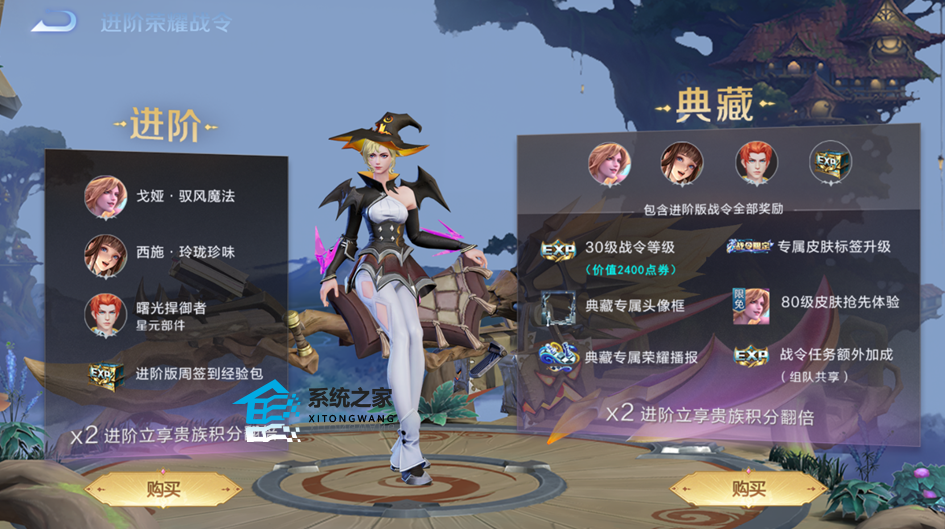
Task: Click the back arrow button
Action: 54,20
